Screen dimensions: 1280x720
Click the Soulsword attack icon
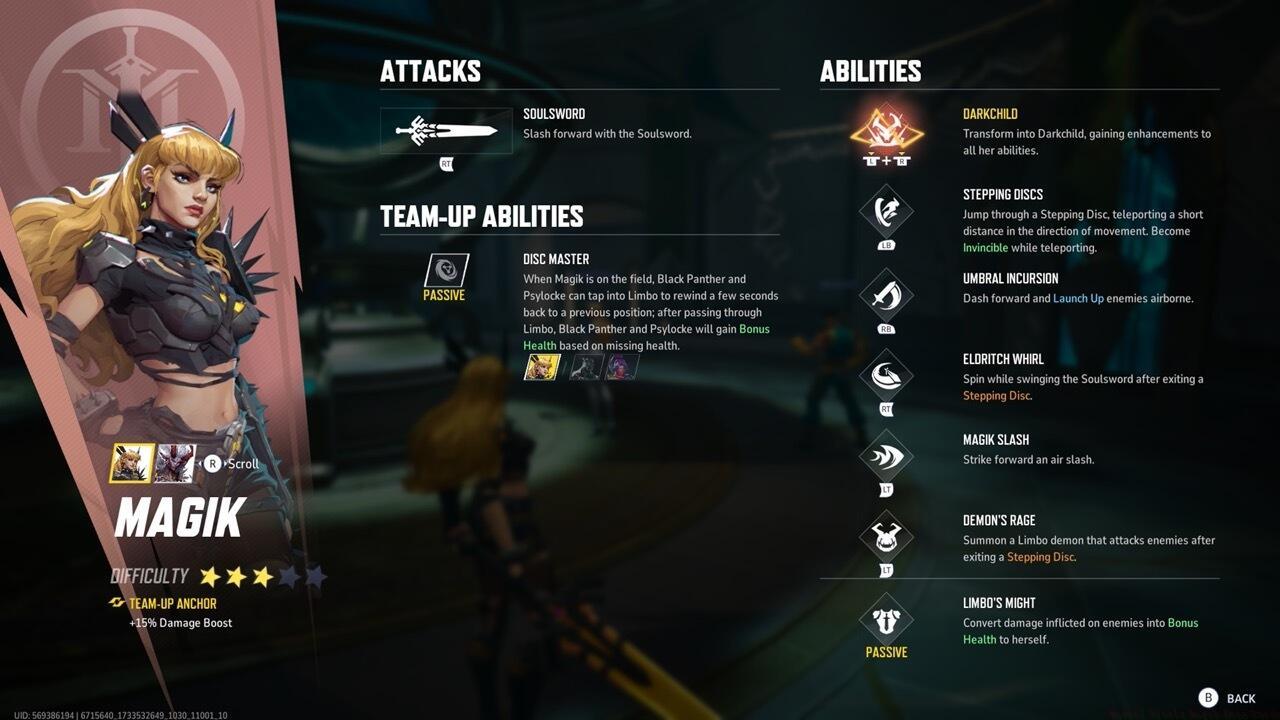[x=445, y=130]
